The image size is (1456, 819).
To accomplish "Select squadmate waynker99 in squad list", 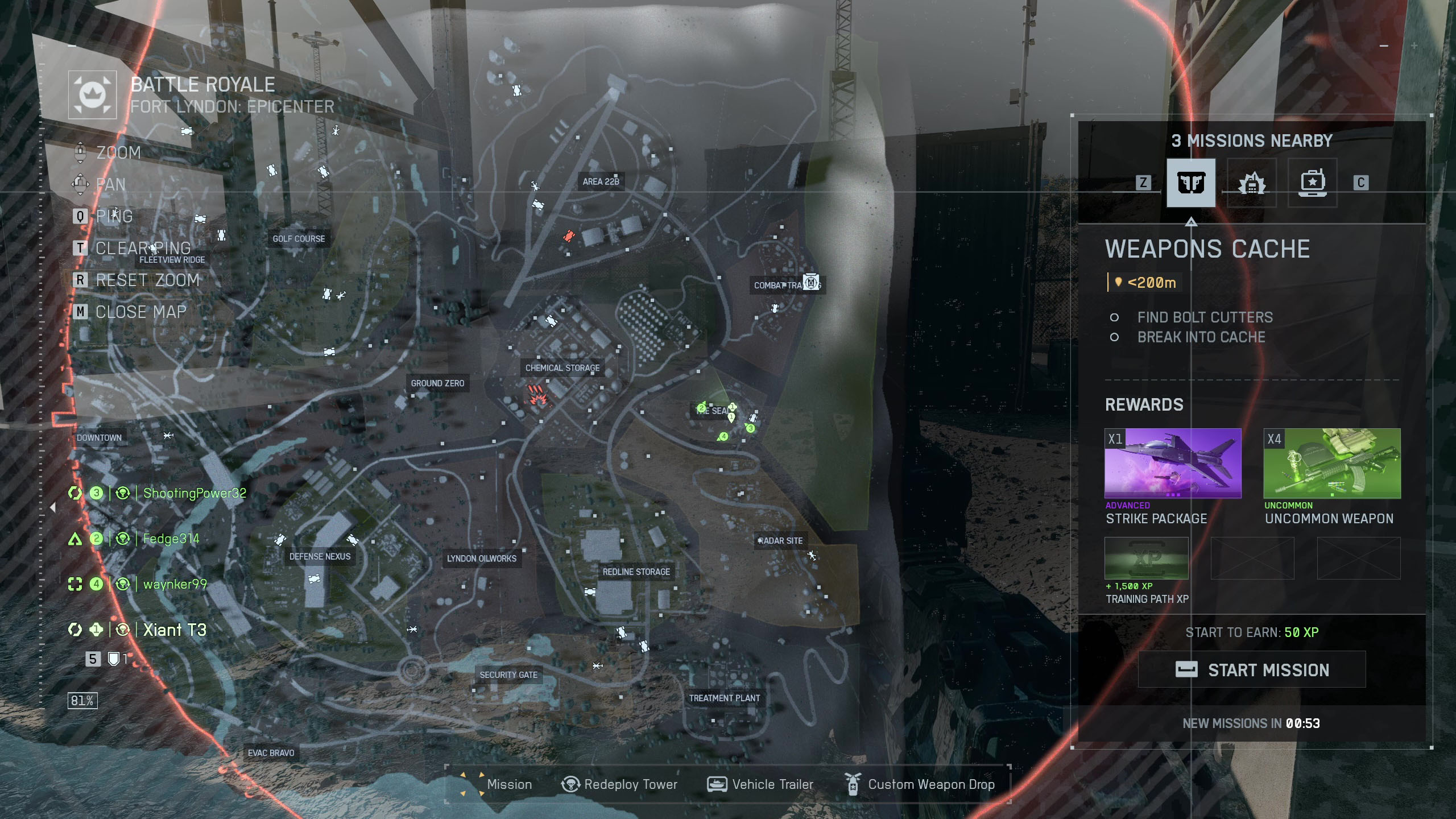I will pos(175,584).
